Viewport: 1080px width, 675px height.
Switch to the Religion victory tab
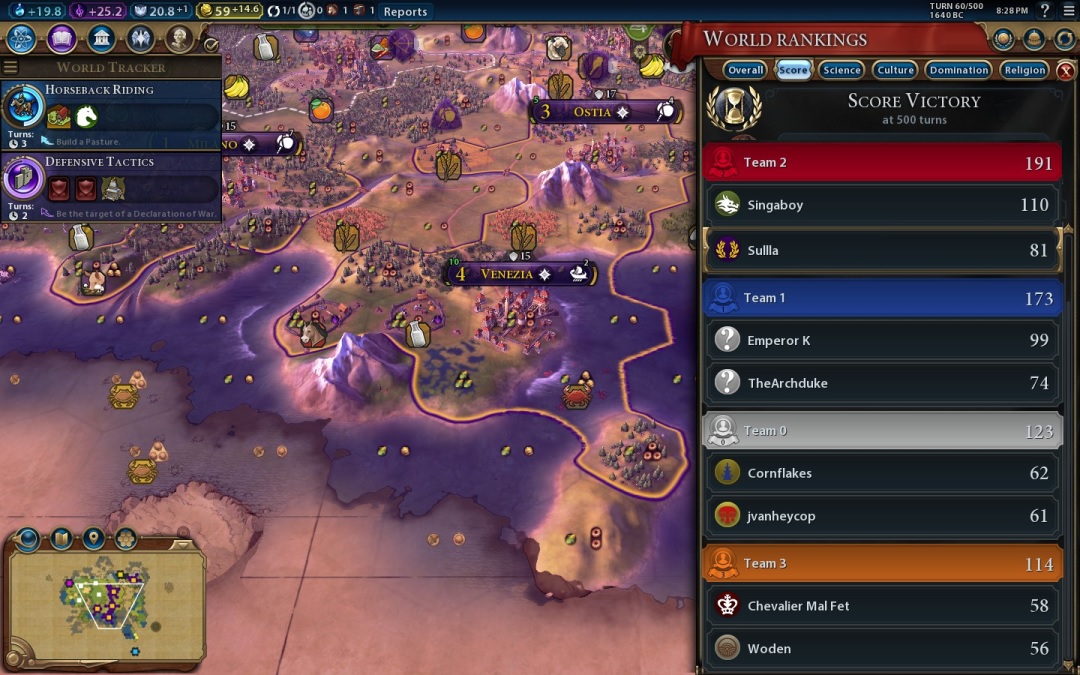point(1025,70)
